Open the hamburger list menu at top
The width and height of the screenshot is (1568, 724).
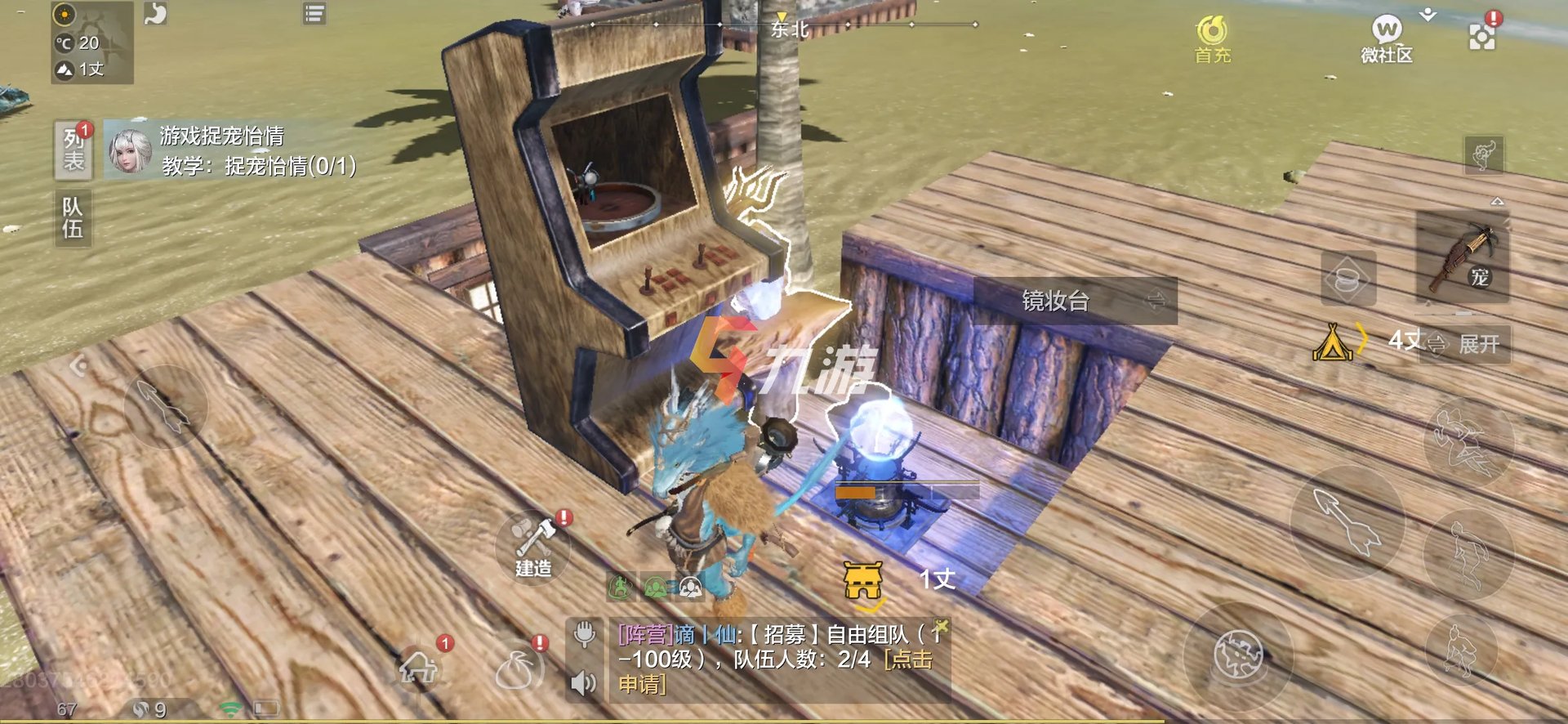[x=314, y=14]
